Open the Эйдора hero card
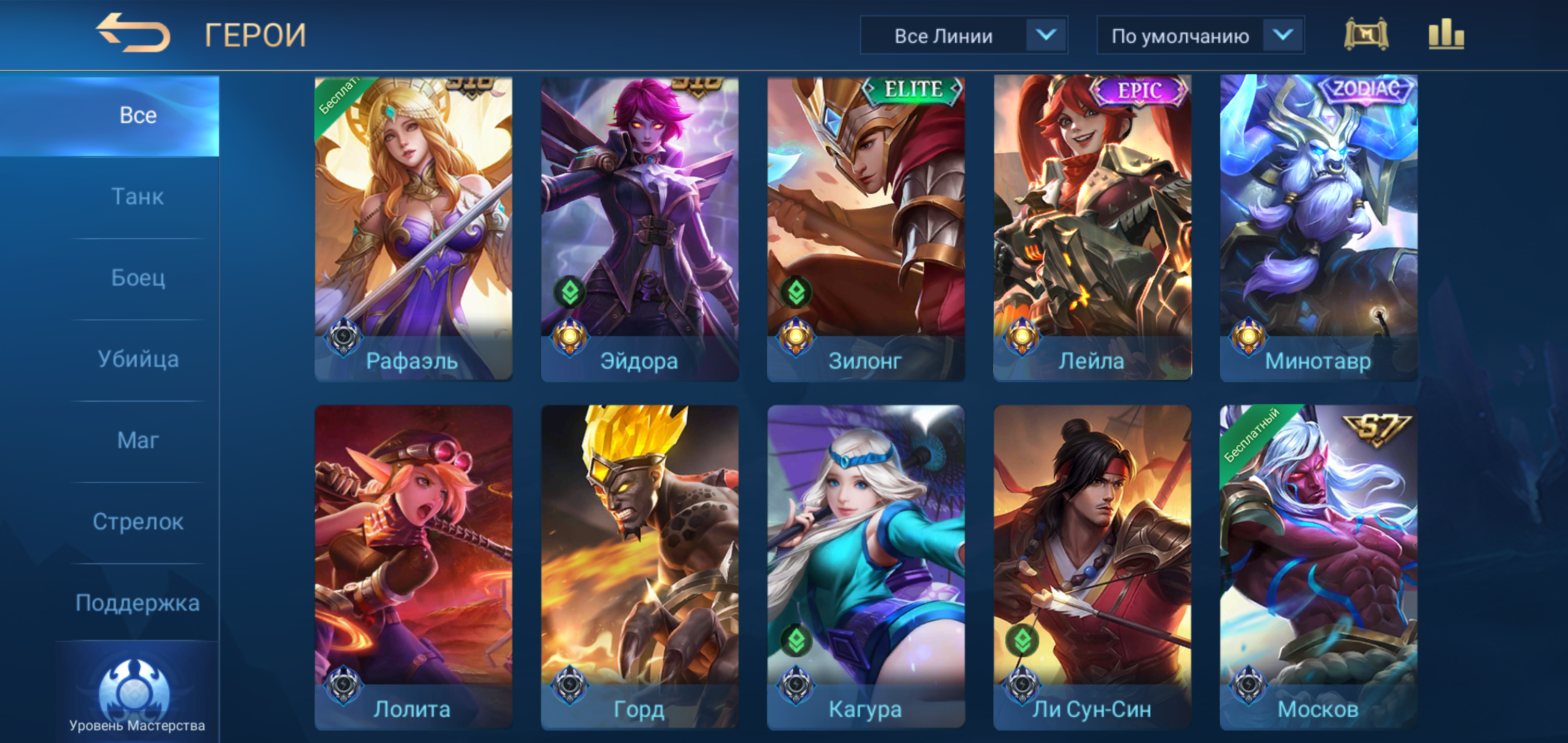The image size is (1568, 743). coord(640,229)
